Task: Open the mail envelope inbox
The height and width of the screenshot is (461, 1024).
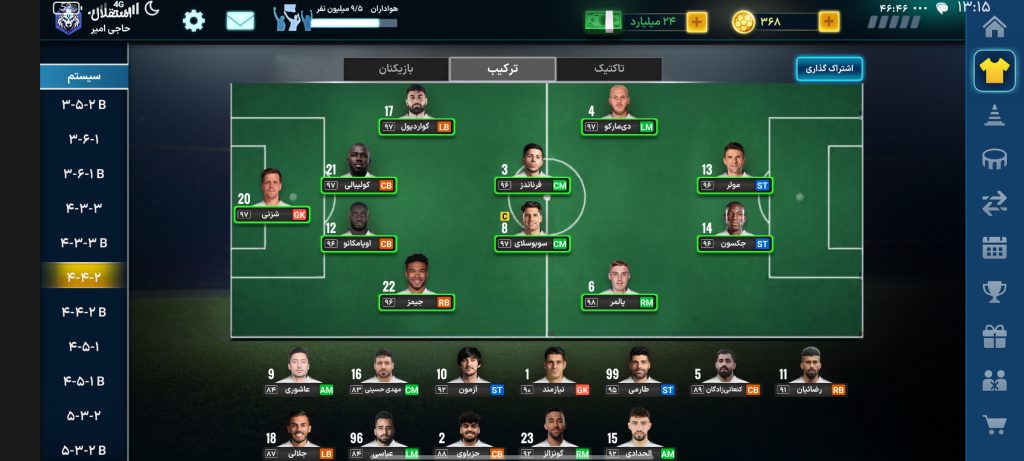Action: [x=240, y=20]
